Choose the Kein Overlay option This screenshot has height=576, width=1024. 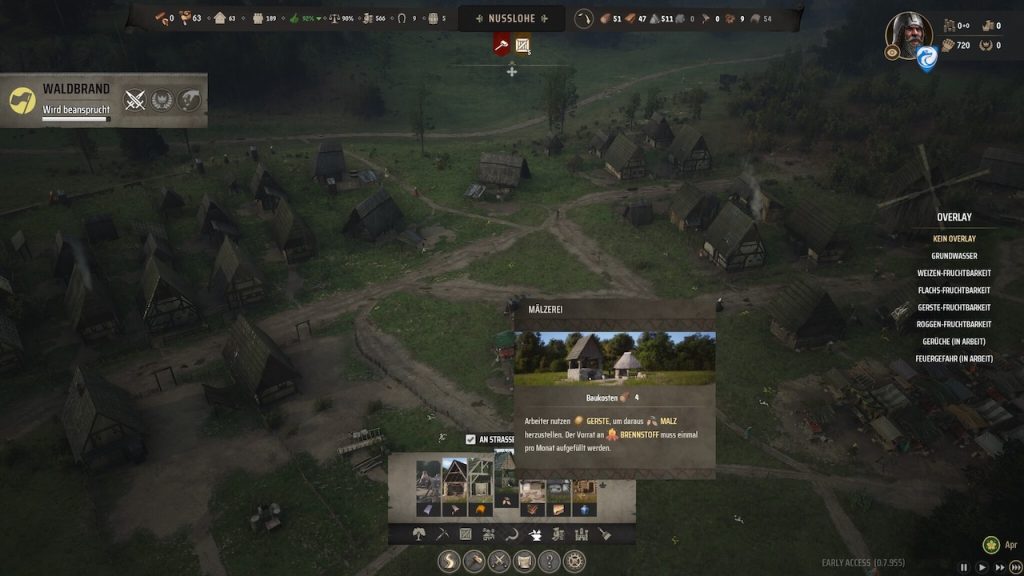(953, 239)
